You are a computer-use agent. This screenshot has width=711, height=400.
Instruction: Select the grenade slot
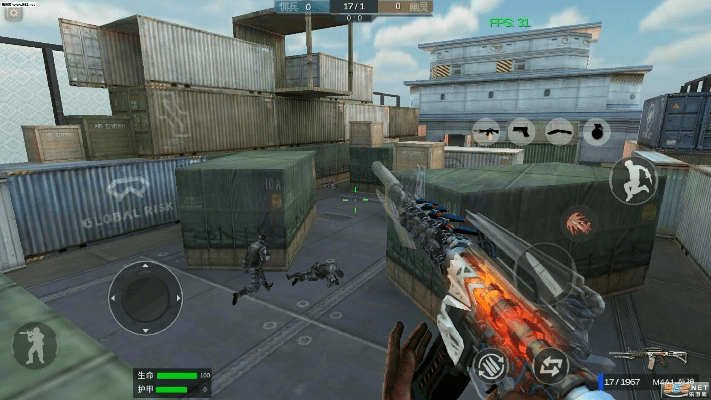pyautogui.click(x=595, y=131)
